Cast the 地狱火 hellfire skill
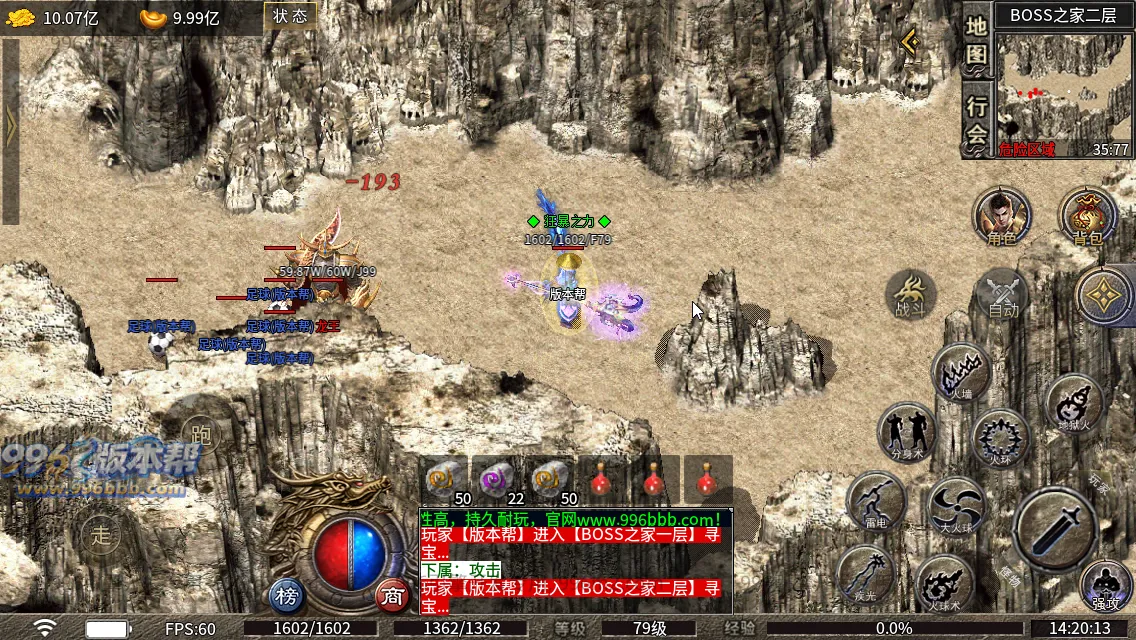Viewport: 1136px width, 640px height. [1073, 403]
